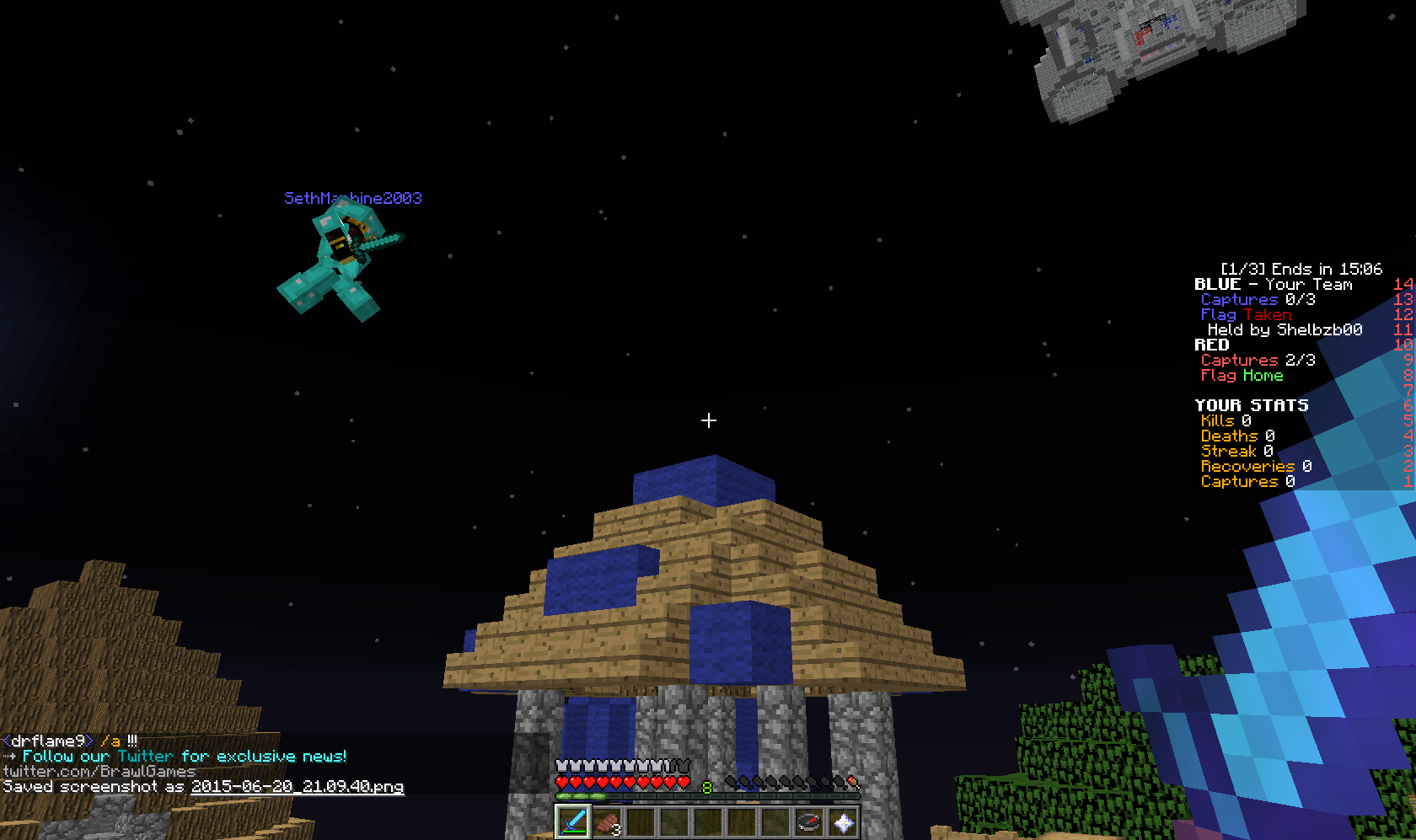Choose the compass in the hotbar

(809, 821)
